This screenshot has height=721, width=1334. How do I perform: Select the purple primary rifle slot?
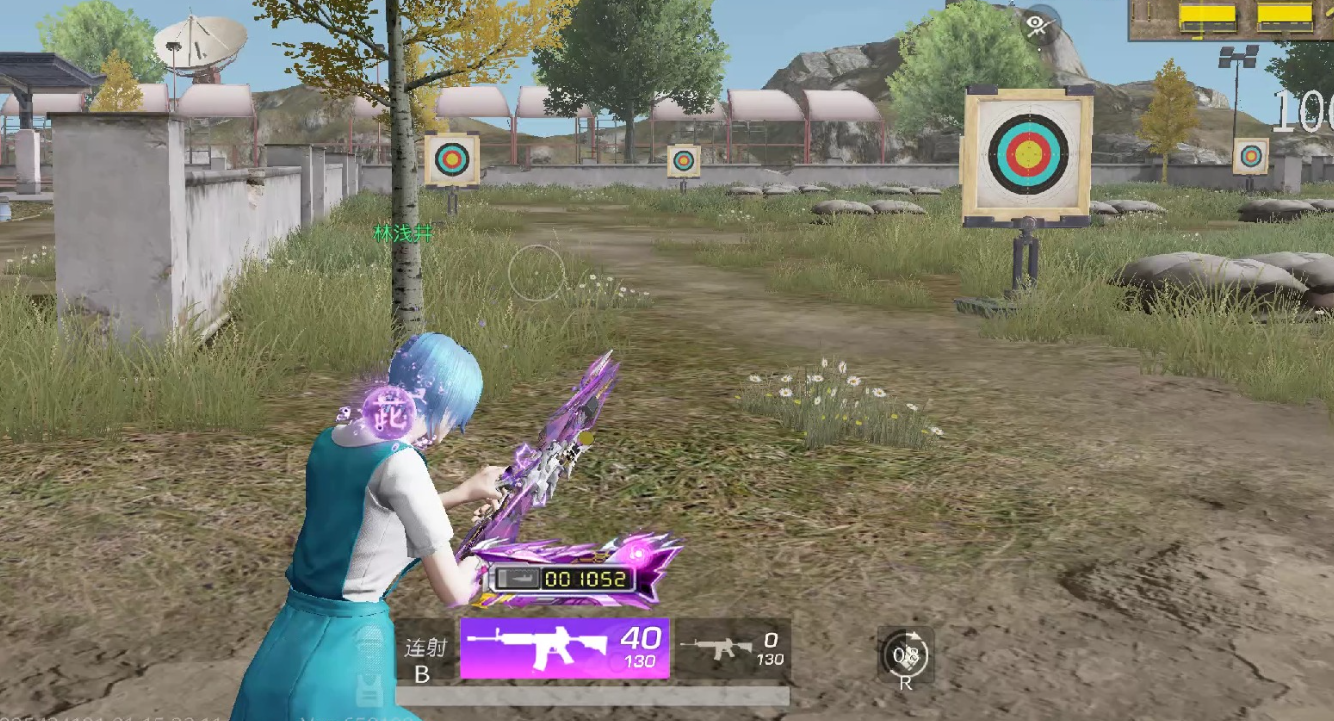click(x=564, y=648)
